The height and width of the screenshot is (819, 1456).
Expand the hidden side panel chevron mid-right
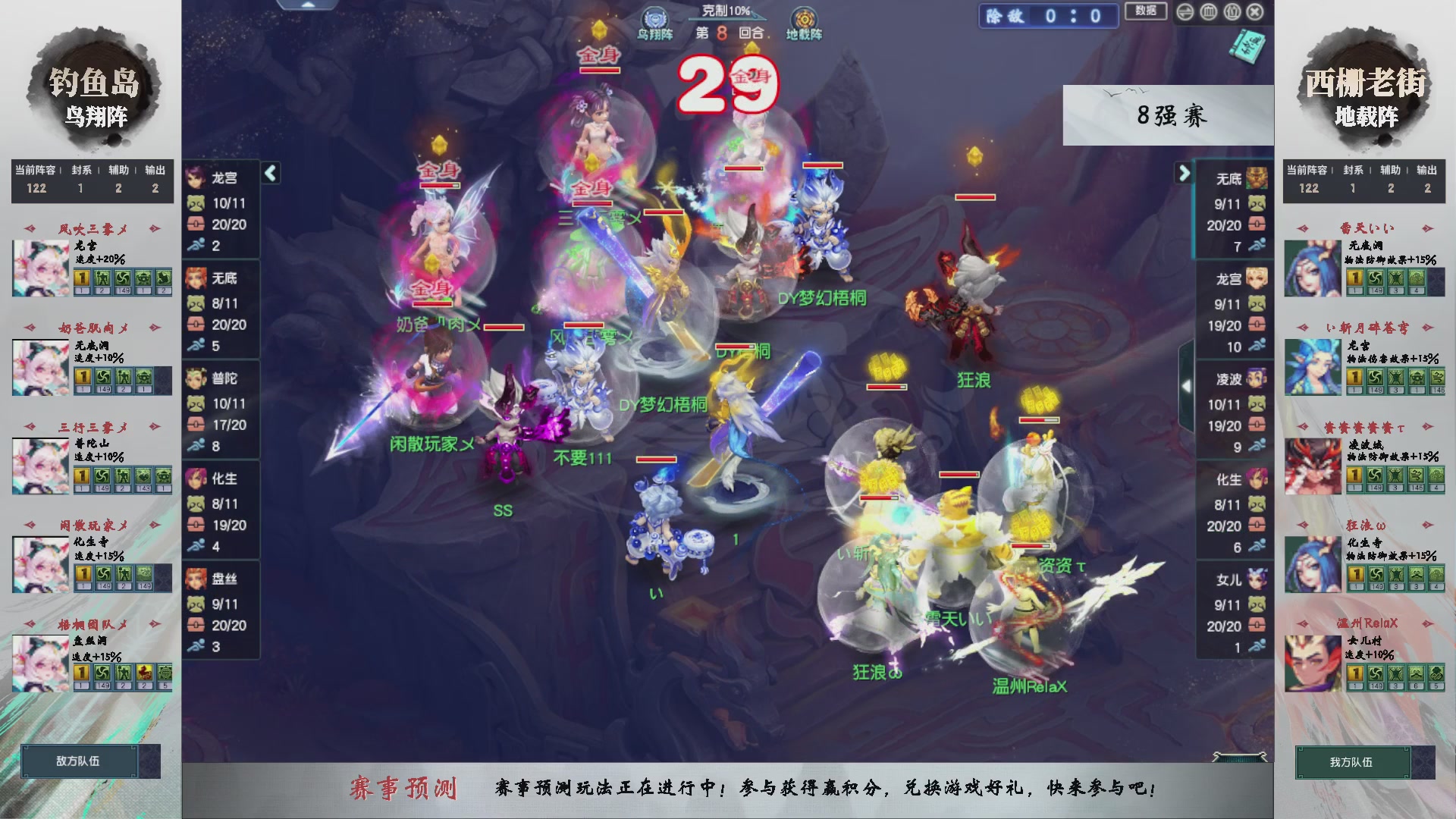[x=1185, y=385]
